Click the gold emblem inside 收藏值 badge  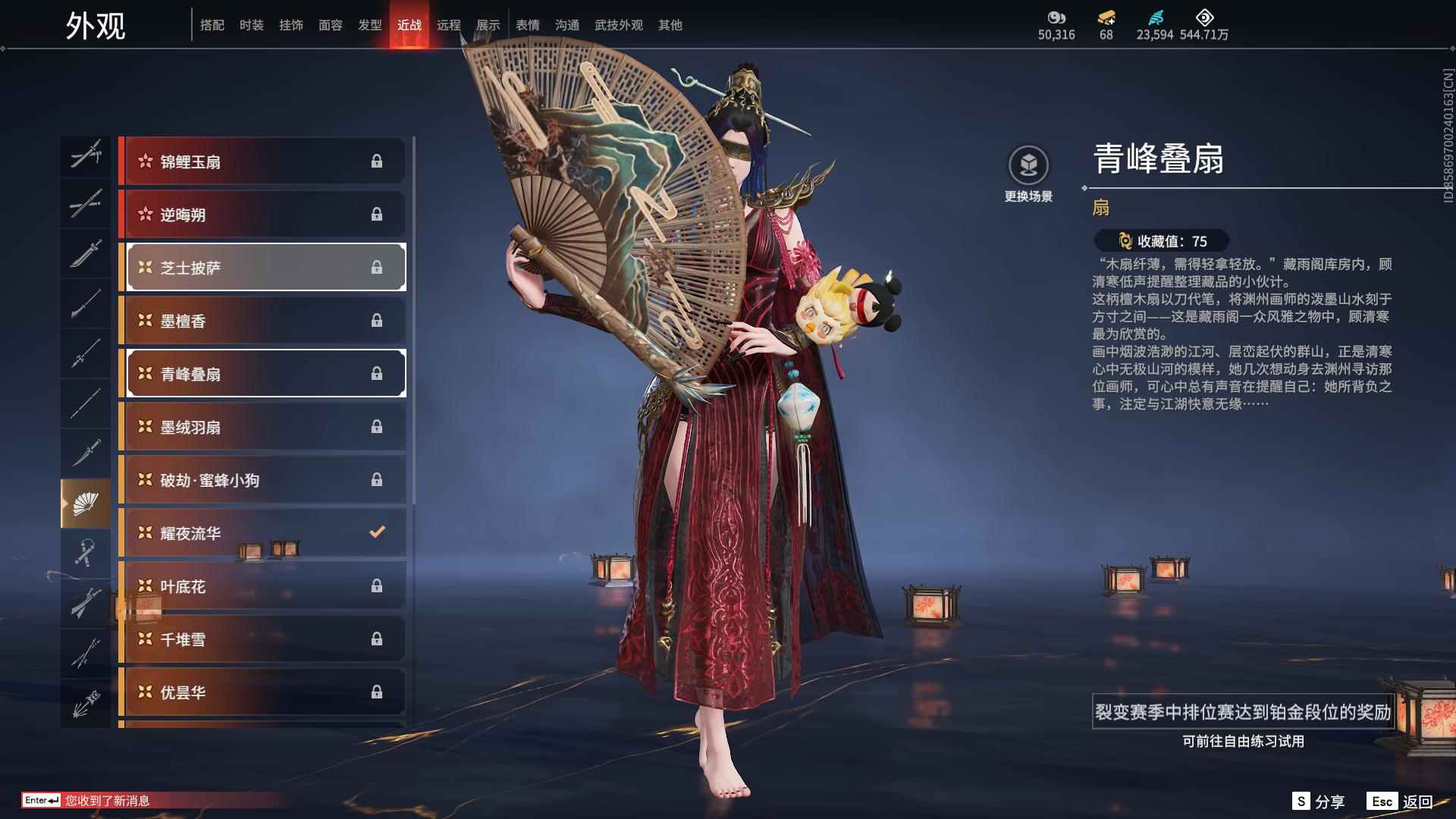click(x=1125, y=241)
